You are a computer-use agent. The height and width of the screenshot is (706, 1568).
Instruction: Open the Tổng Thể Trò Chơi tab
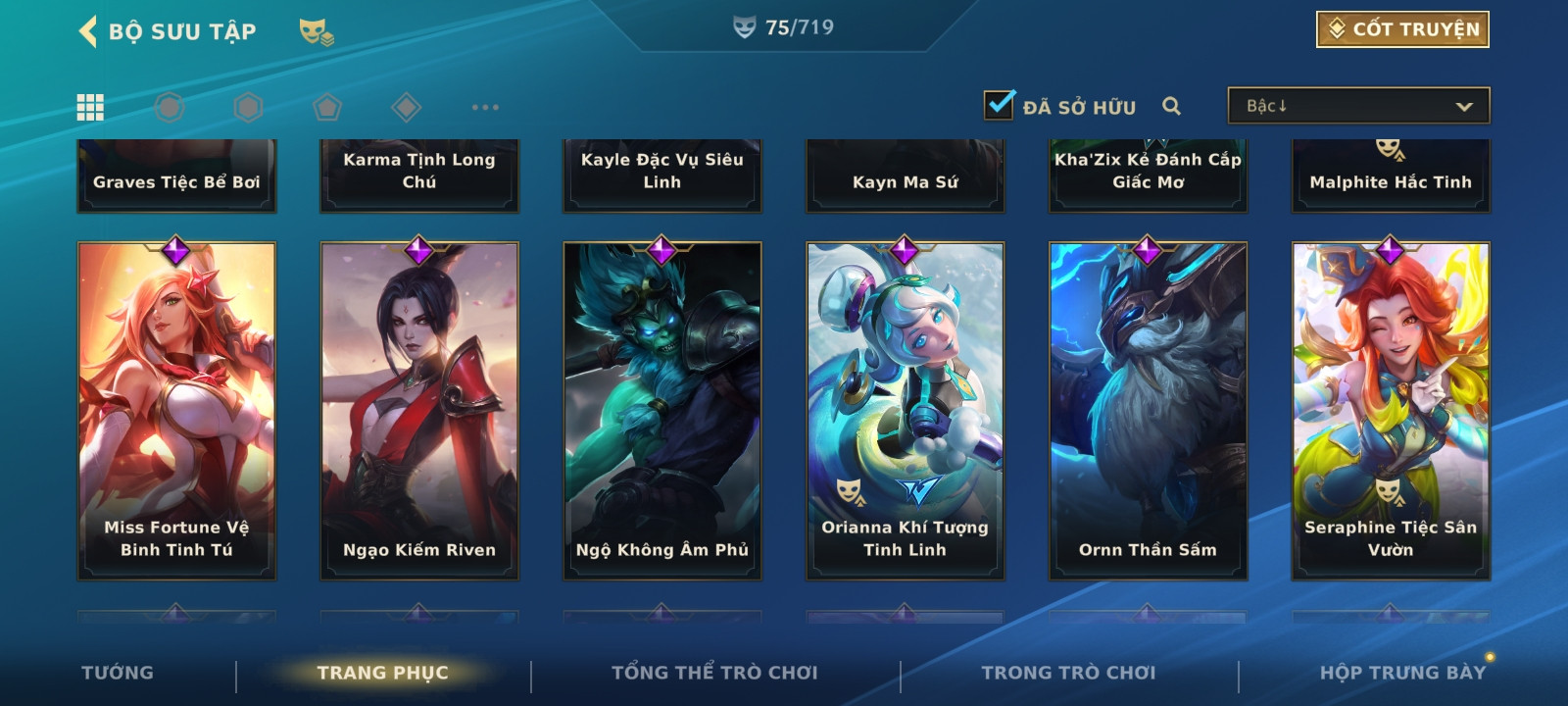coord(714,673)
